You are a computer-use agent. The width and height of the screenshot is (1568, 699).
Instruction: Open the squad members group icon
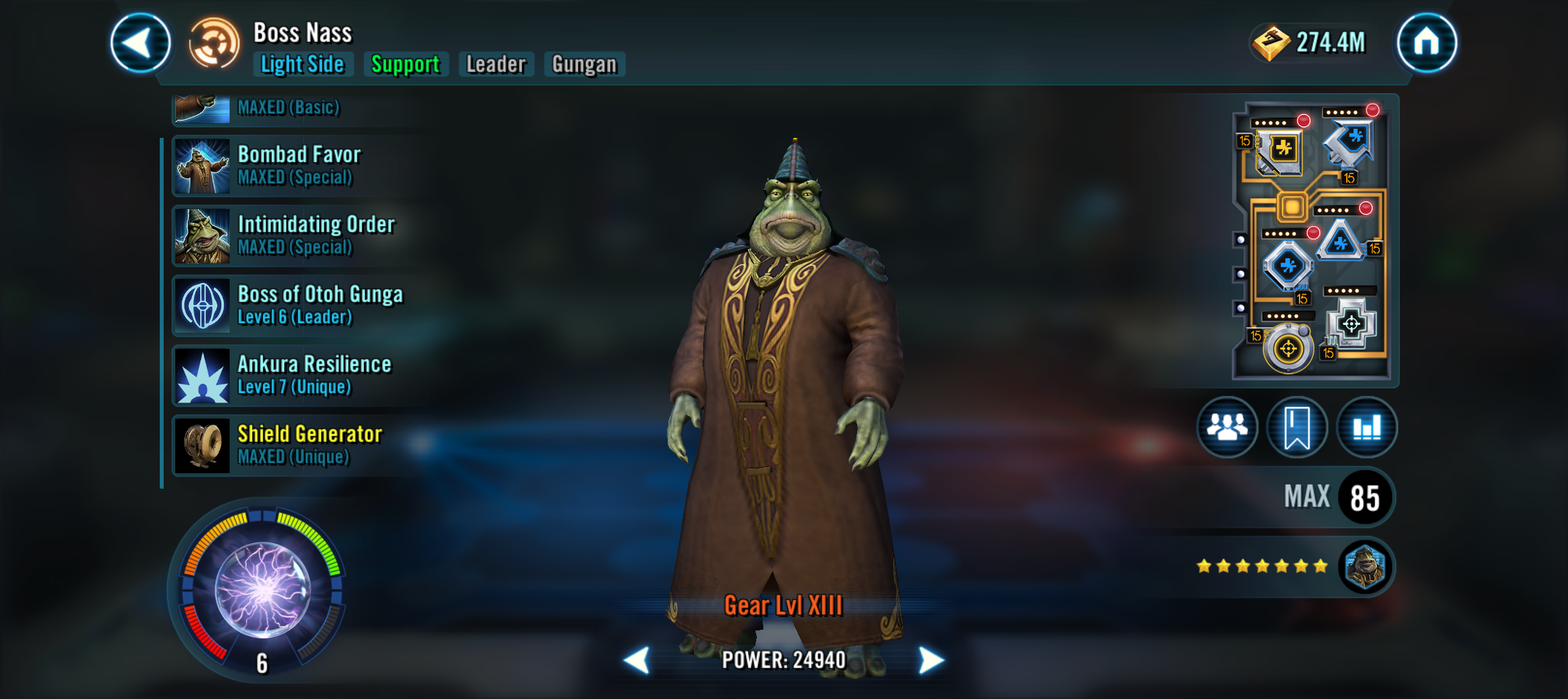click(x=1226, y=427)
